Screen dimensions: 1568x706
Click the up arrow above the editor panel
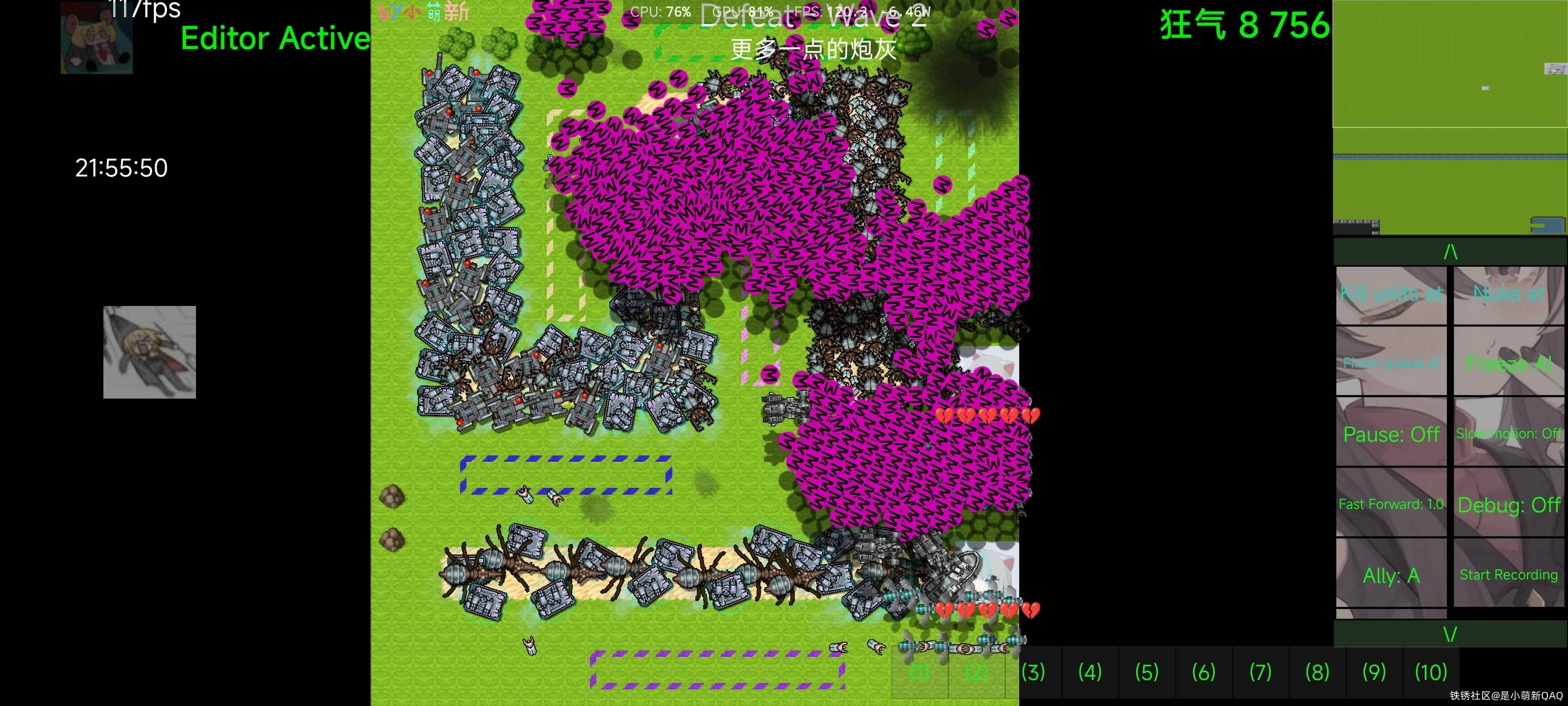pyautogui.click(x=1450, y=252)
